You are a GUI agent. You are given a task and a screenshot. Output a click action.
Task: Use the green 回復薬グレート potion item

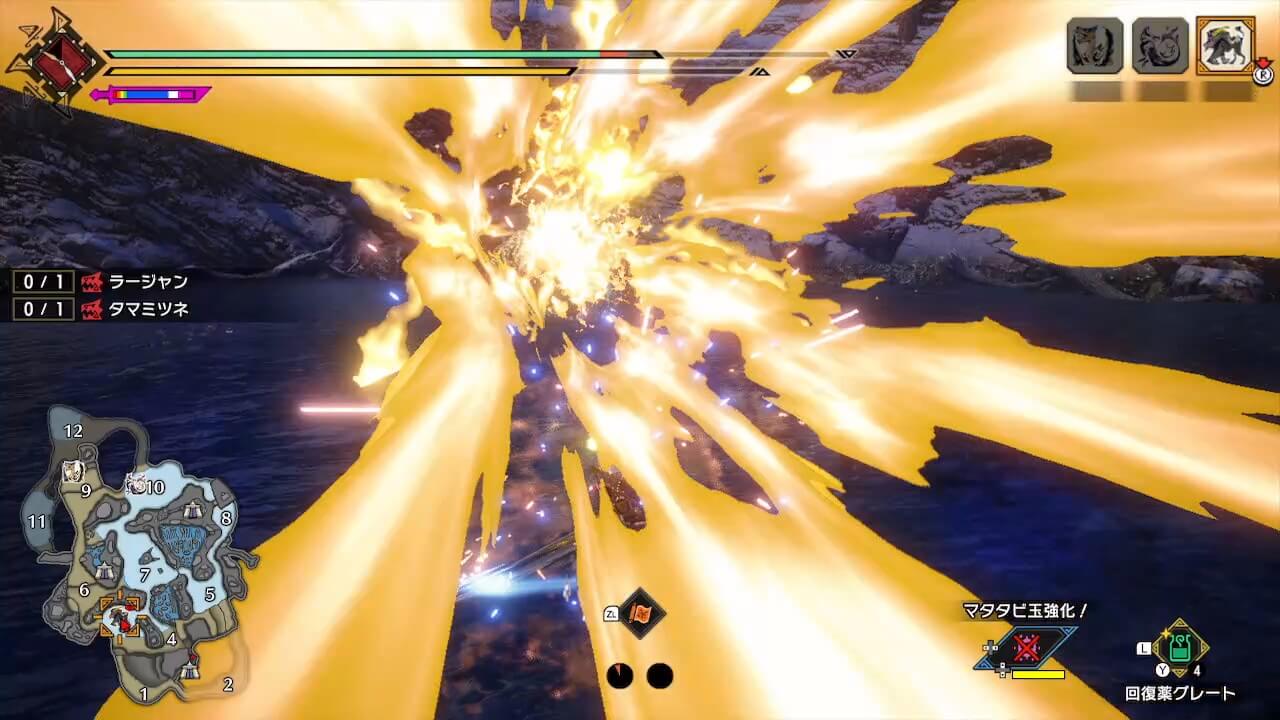[1181, 649]
